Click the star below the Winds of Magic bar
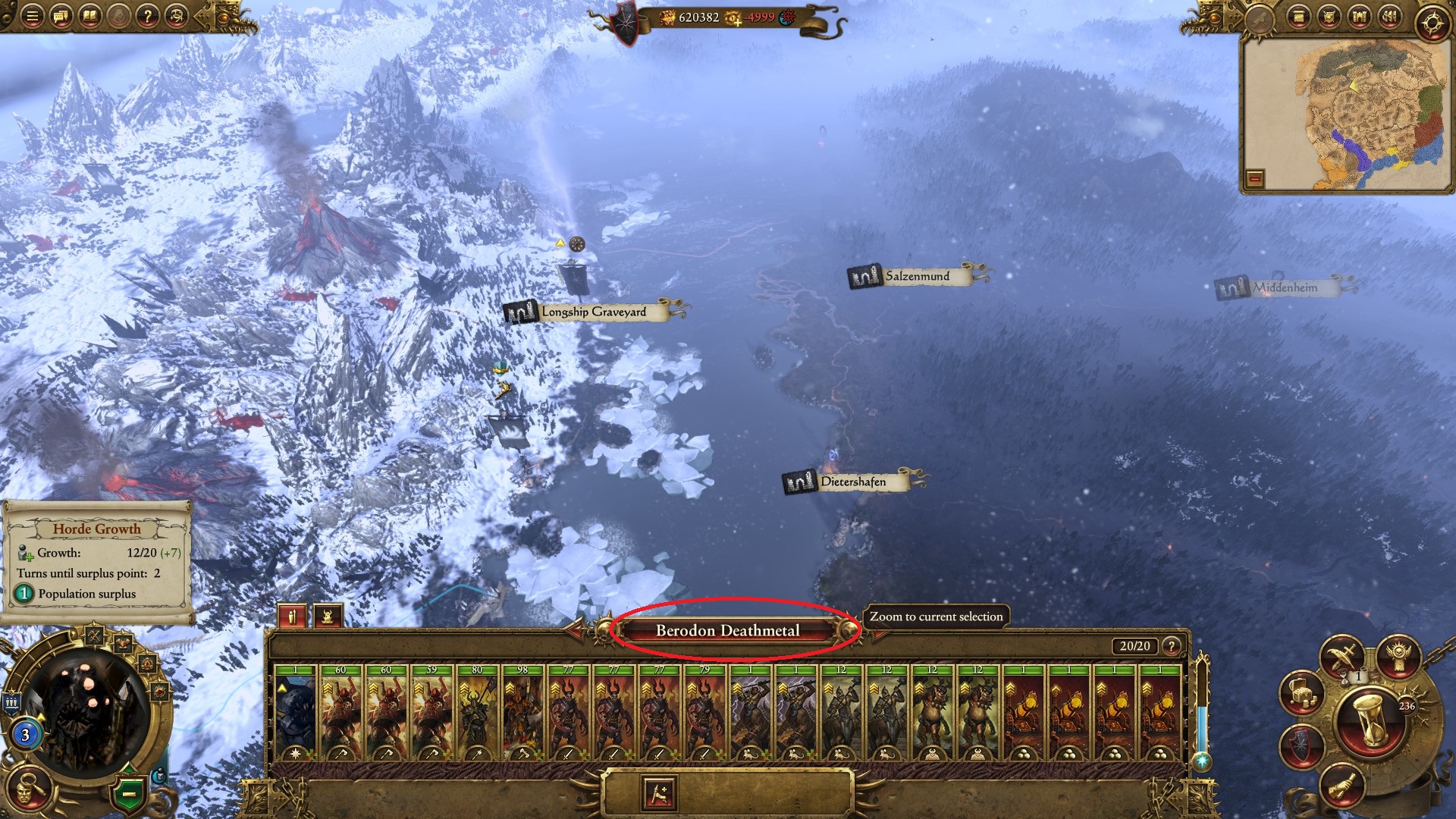1456x819 pixels. tap(1201, 761)
